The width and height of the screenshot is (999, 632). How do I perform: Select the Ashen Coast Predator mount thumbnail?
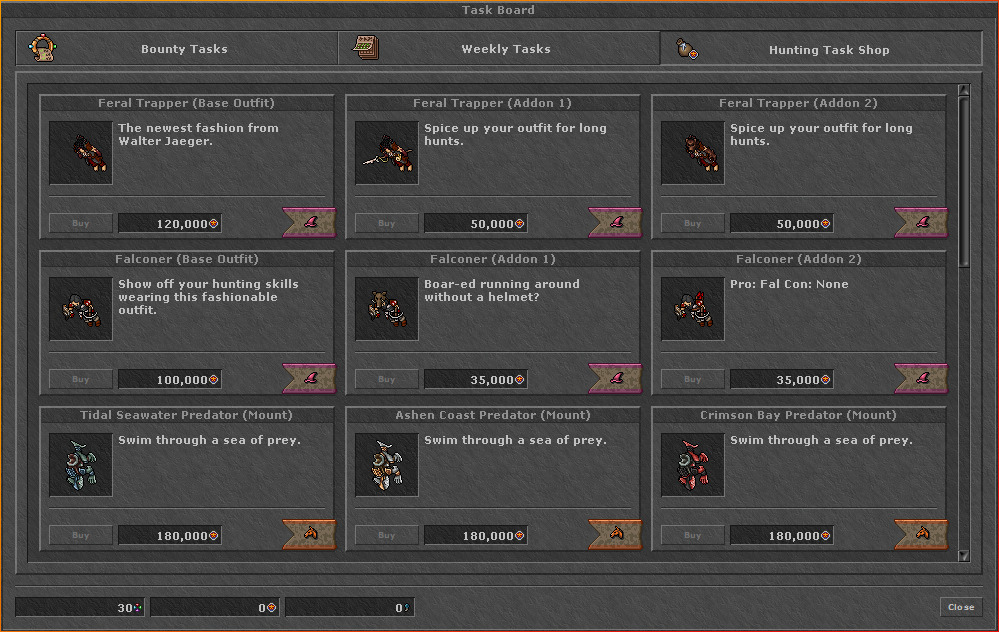point(387,465)
